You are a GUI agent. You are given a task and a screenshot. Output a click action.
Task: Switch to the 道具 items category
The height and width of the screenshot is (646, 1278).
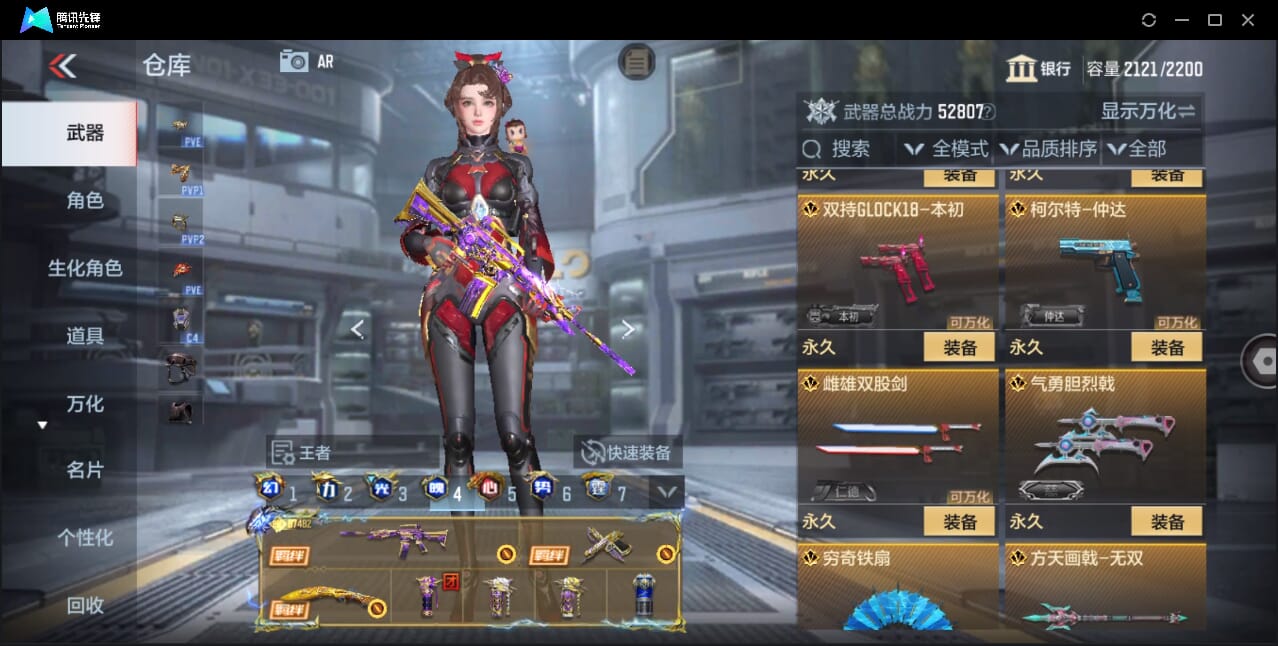[x=84, y=336]
